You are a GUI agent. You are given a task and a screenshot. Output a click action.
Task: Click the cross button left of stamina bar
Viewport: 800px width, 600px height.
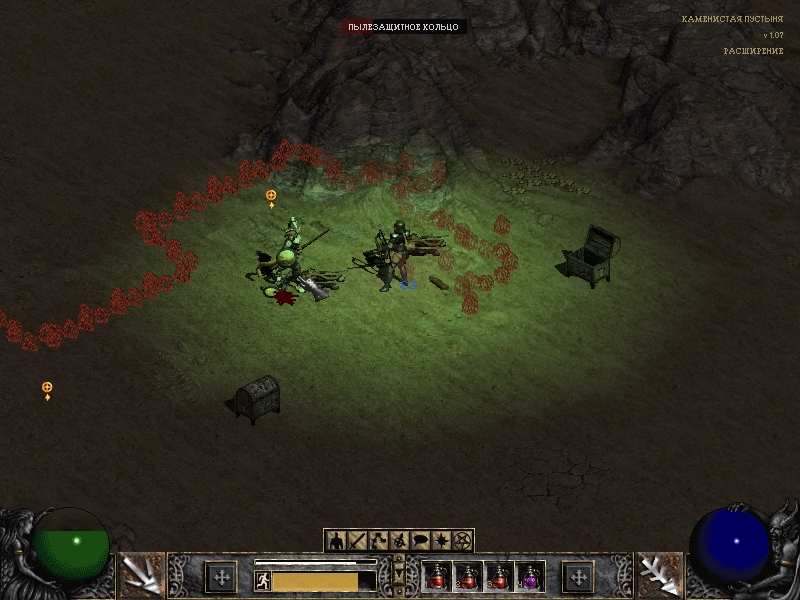[x=220, y=577]
